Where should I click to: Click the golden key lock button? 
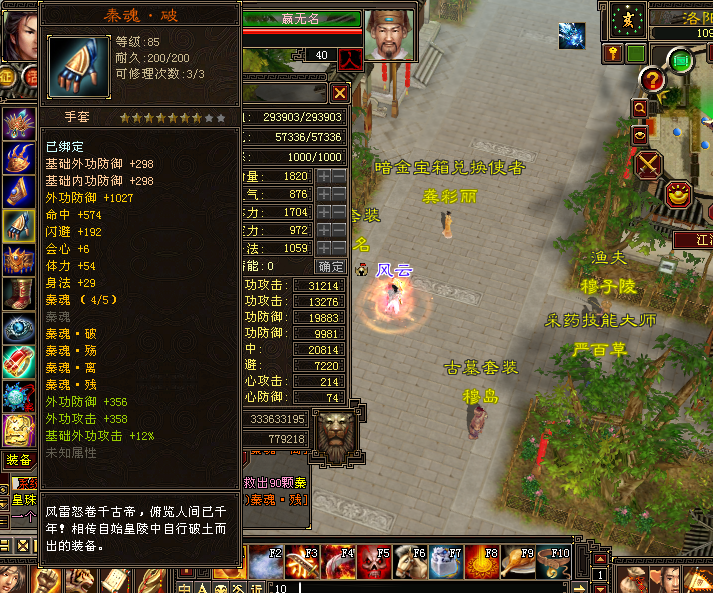(613, 53)
